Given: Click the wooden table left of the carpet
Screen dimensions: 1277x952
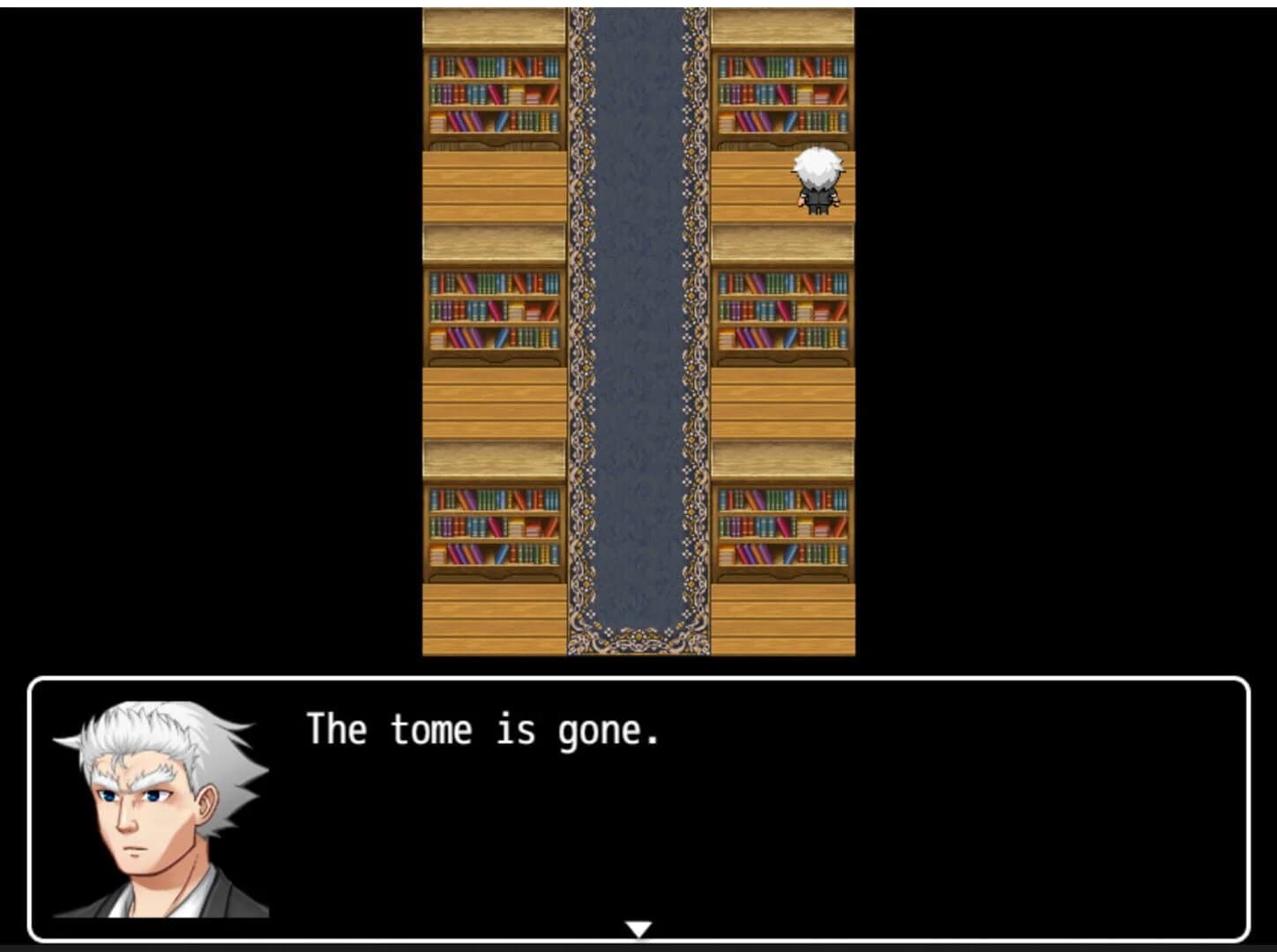Looking at the screenshot, I should click(494, 185).
